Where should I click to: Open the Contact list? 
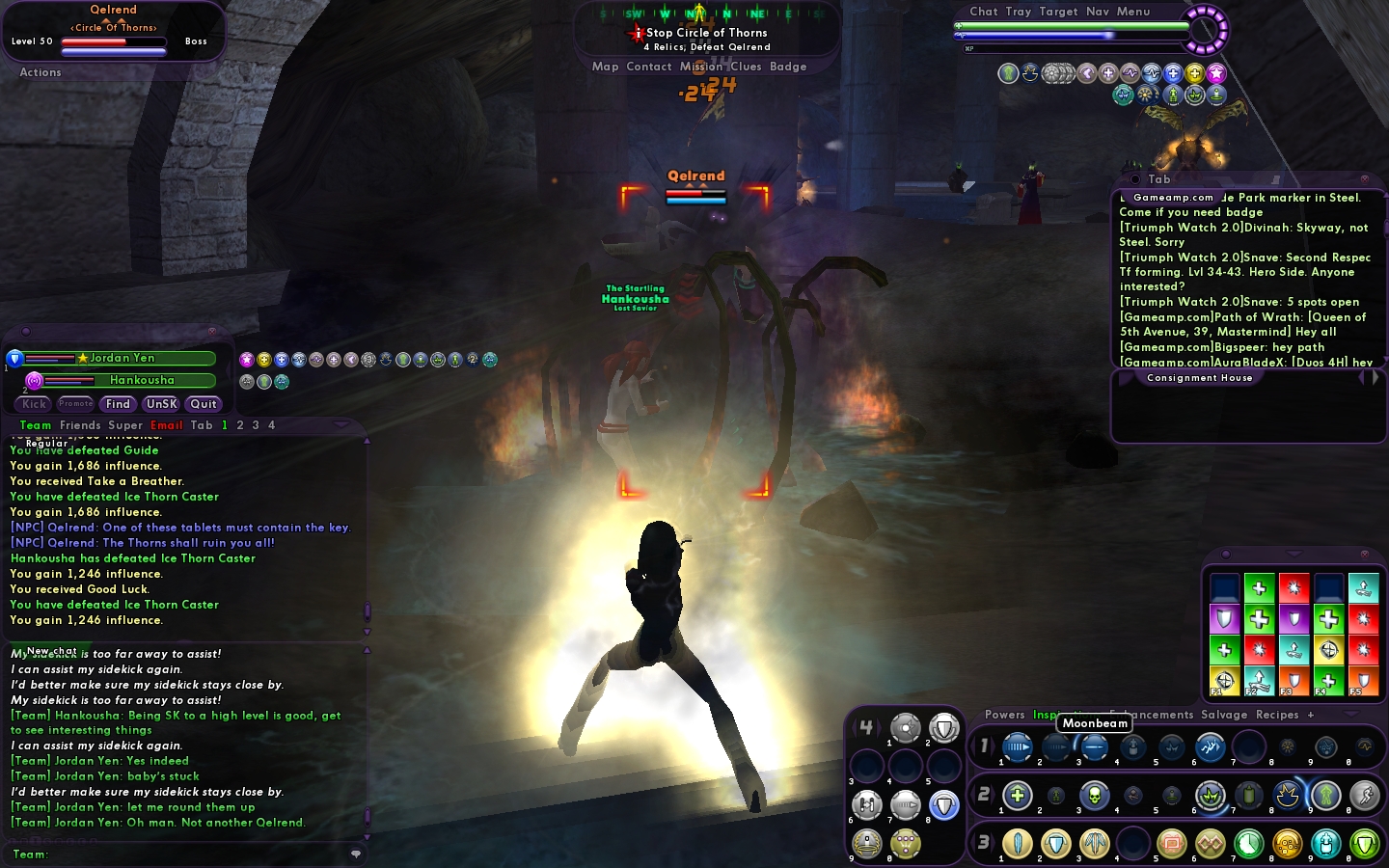pyautogui.click(x=648, y=67)
